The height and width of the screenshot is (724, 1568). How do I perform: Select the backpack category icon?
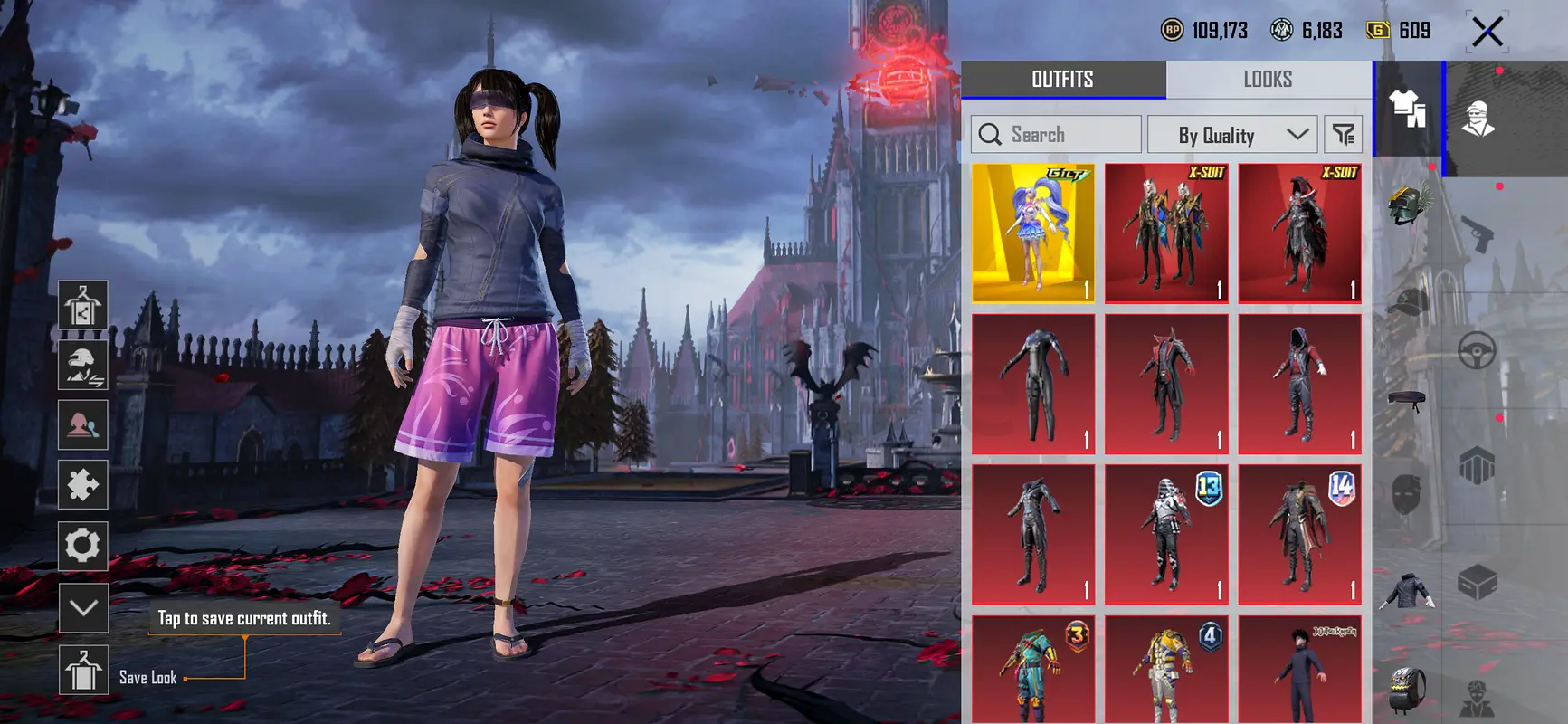[x=1407, y=690]
